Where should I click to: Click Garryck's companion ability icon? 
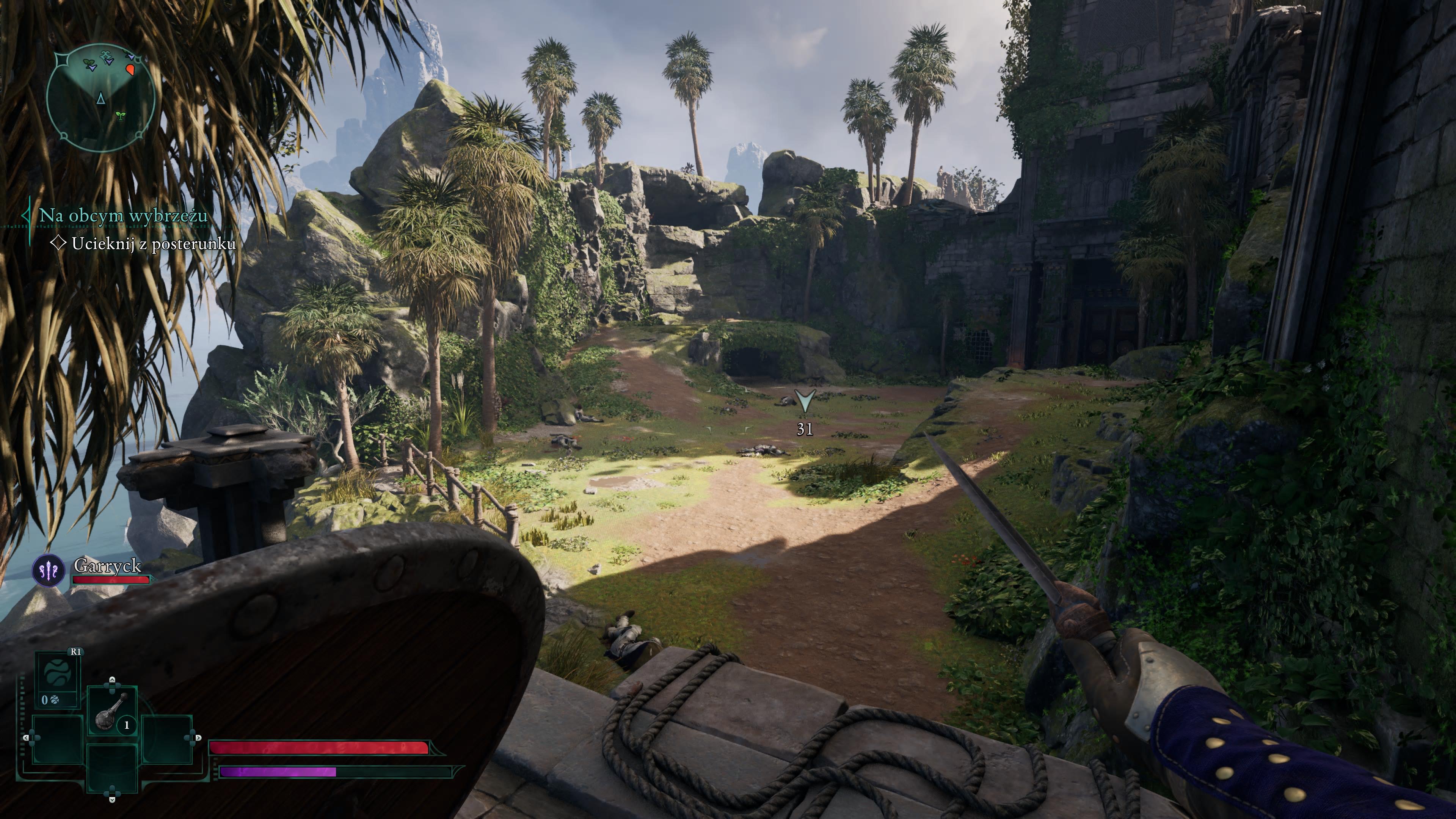[x=49, y=570]
